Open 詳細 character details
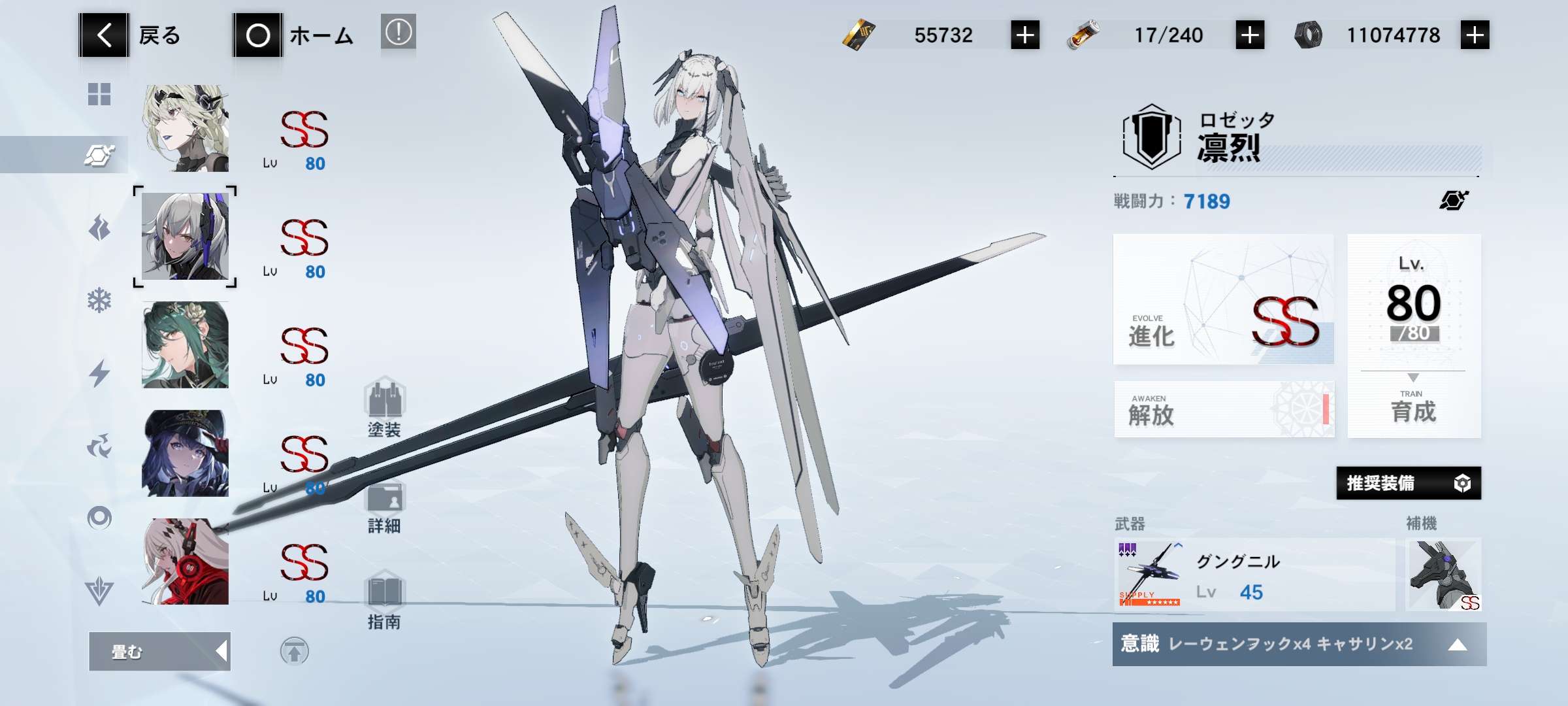 tap(384, 508)
